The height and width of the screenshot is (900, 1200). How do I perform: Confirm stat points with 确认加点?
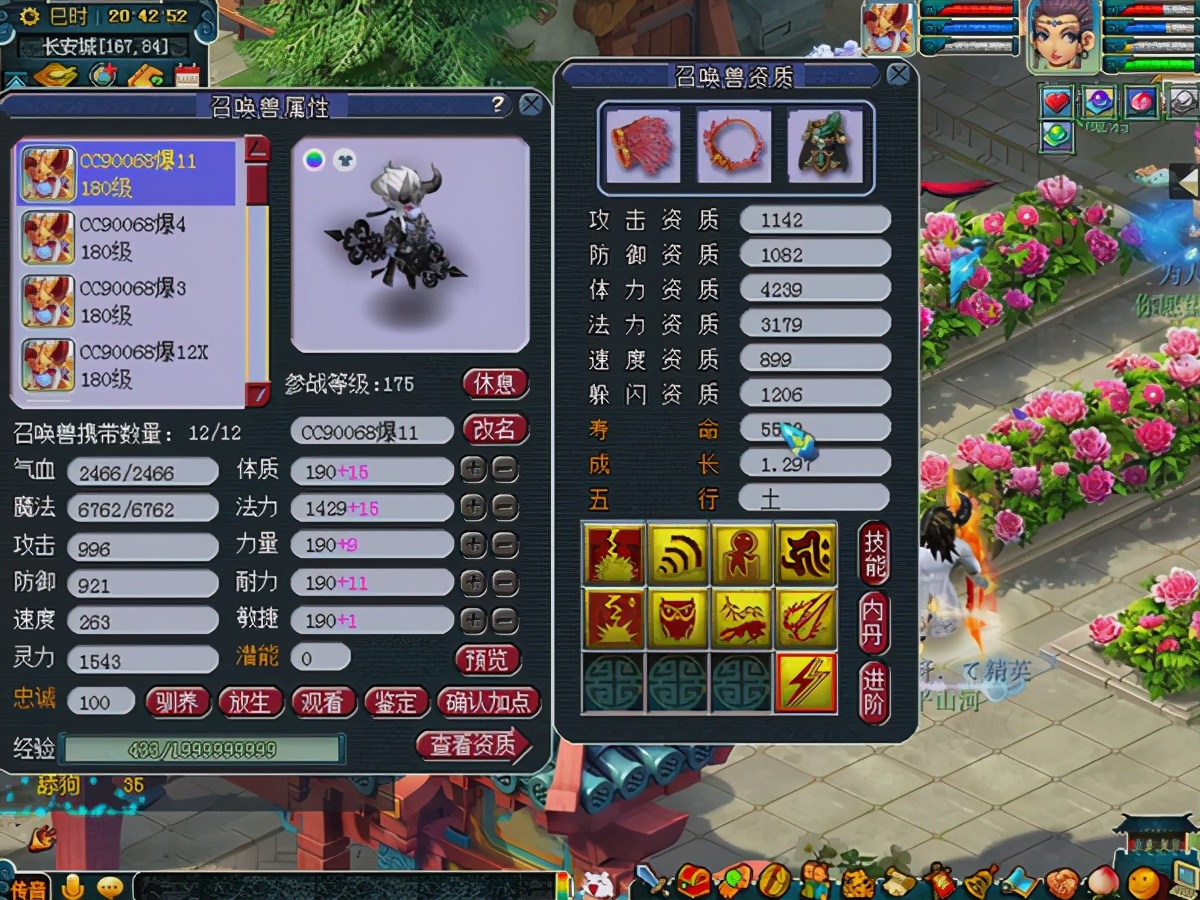pyautogui.click(x=488, y=702)
